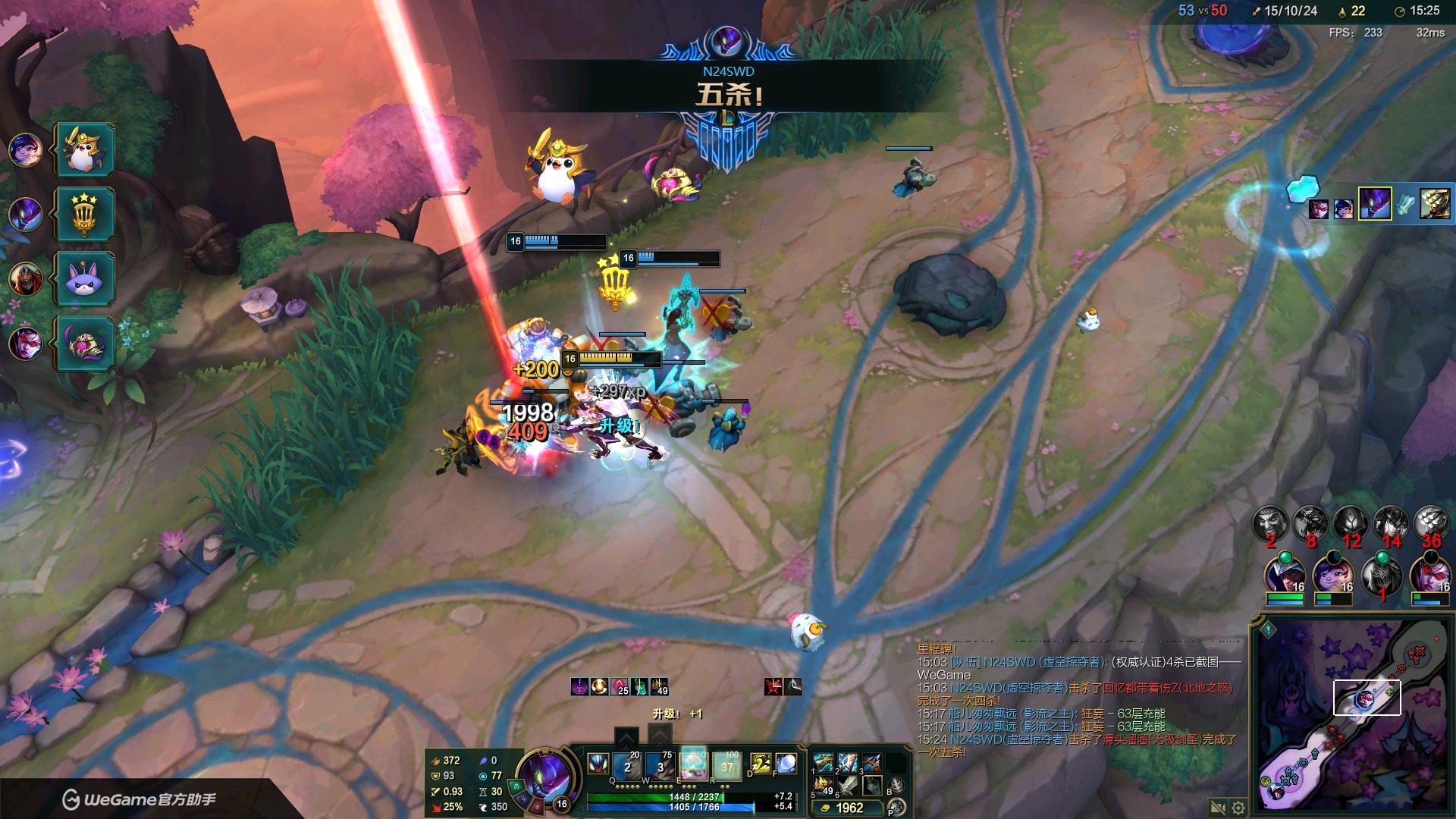Click the Kha'Zix champion portrait in HUD

[x=544, y=775]
